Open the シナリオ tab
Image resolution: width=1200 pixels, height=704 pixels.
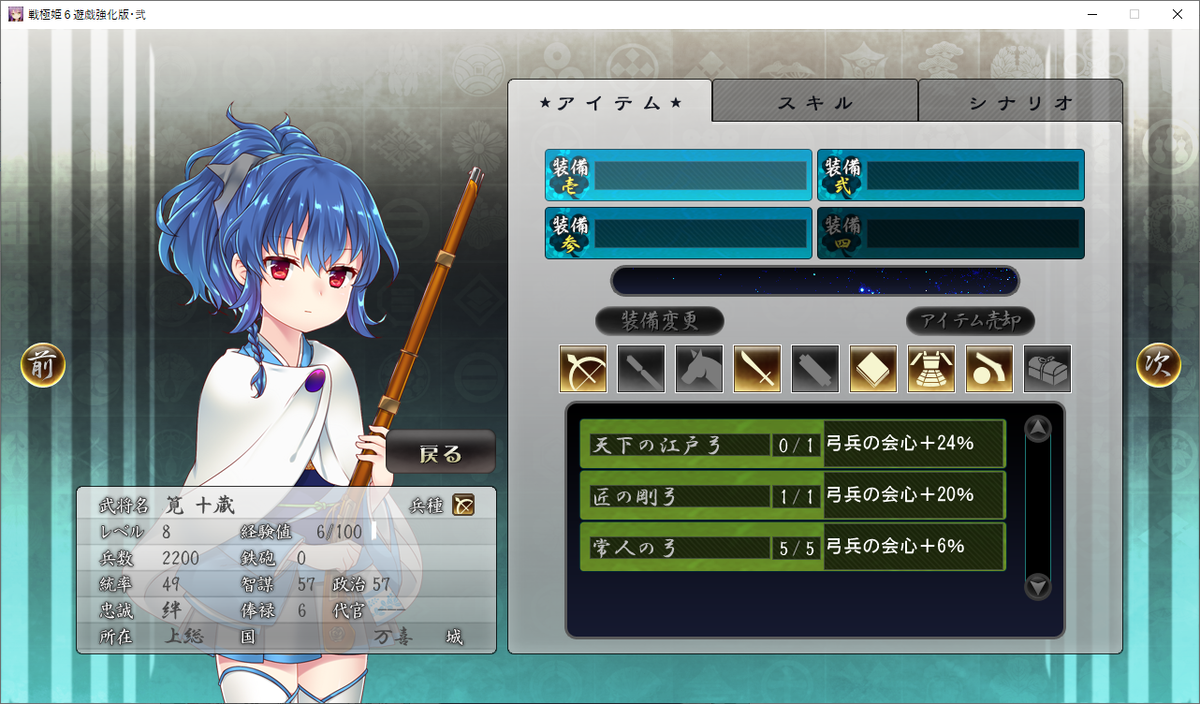[x=1020, y=102]
